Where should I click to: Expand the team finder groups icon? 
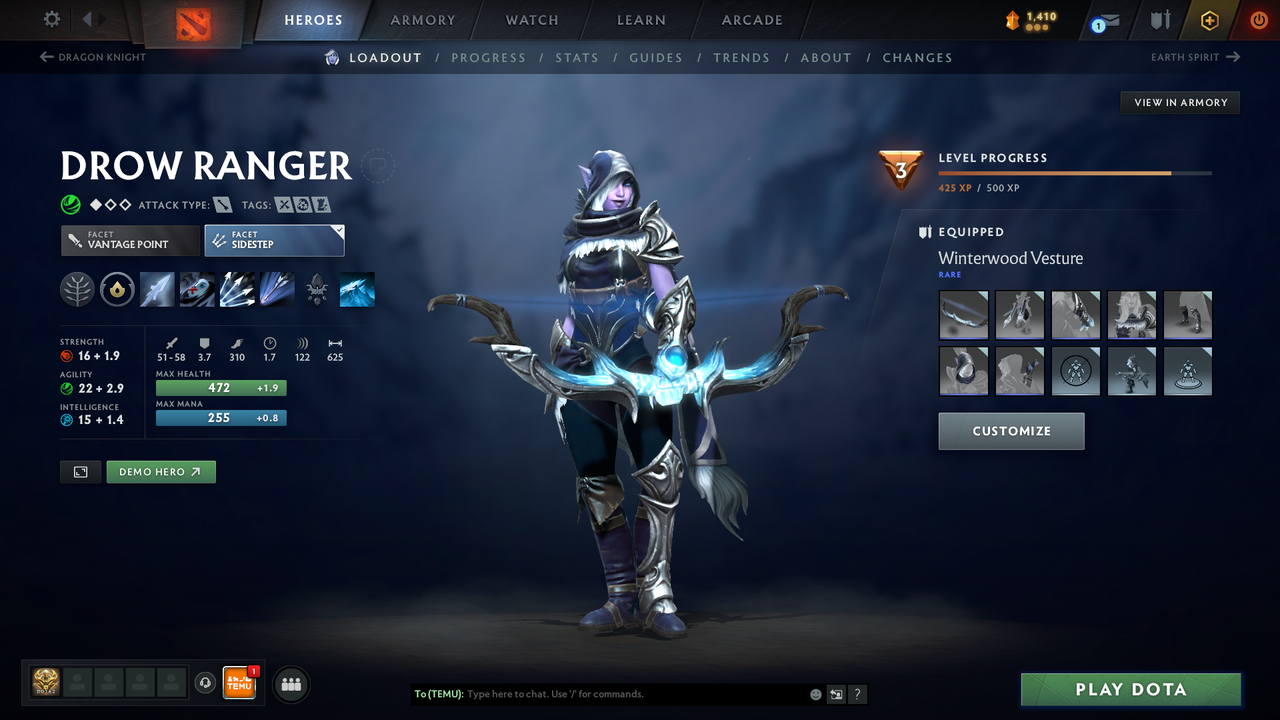(x=290, y=684)
